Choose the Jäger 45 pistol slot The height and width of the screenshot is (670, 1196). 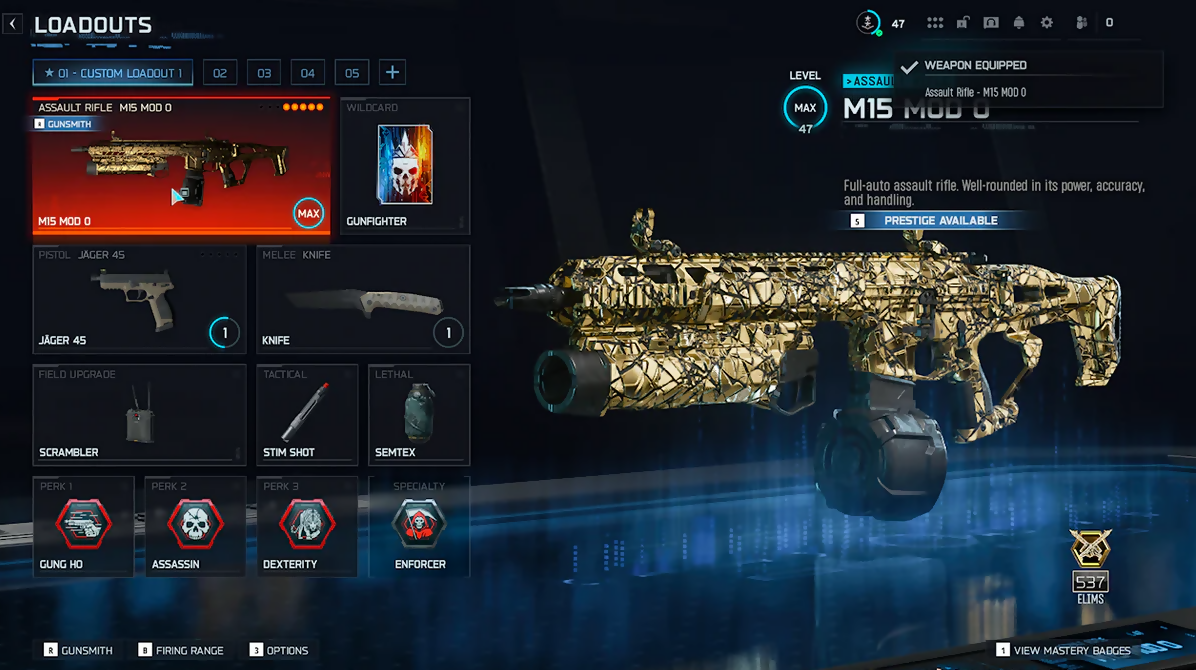(139, 299)
